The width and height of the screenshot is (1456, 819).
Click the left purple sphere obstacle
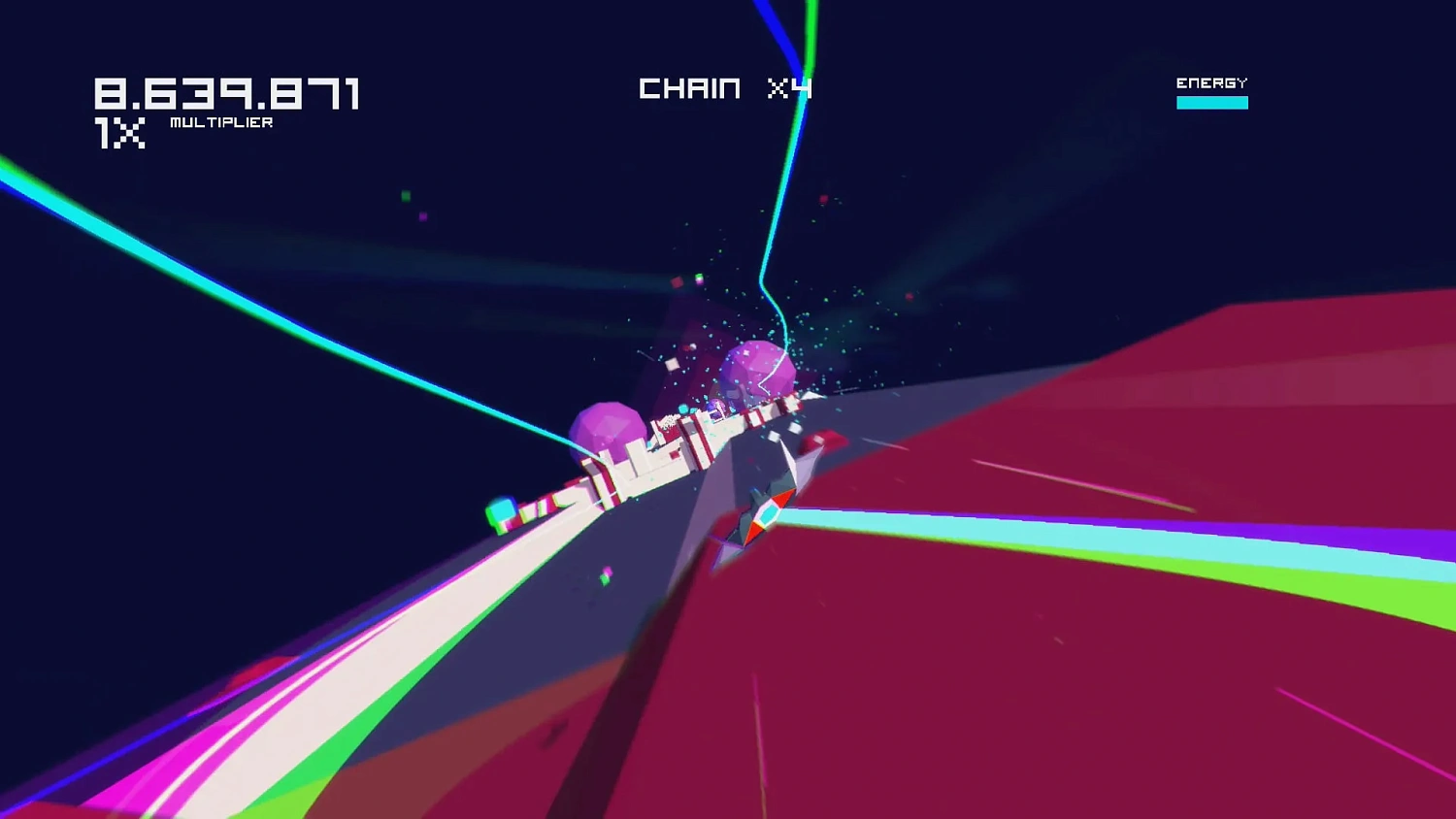point(607,427)
